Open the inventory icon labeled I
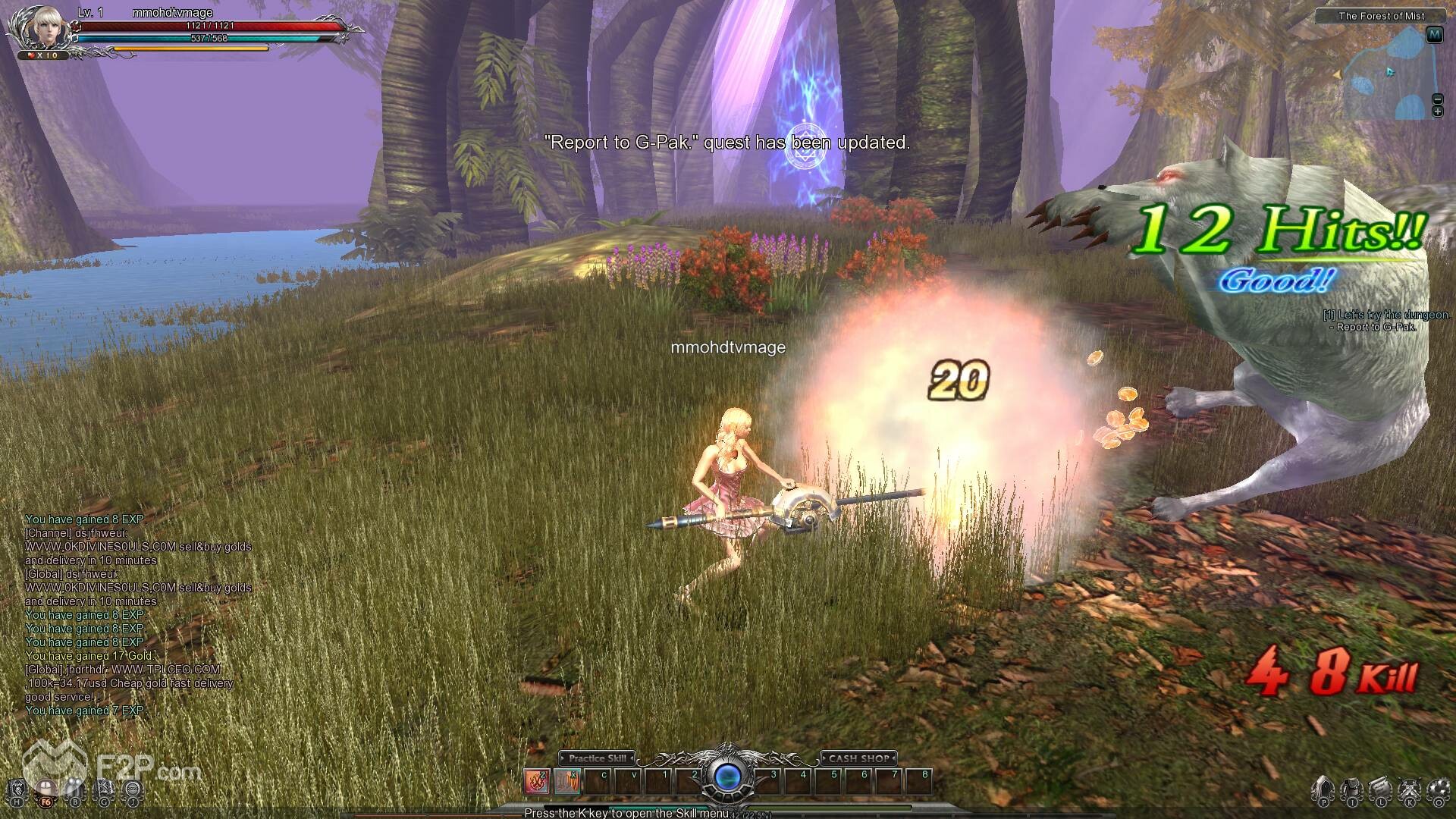This screenshot has width=1456, height=819. pos(1351,790)
